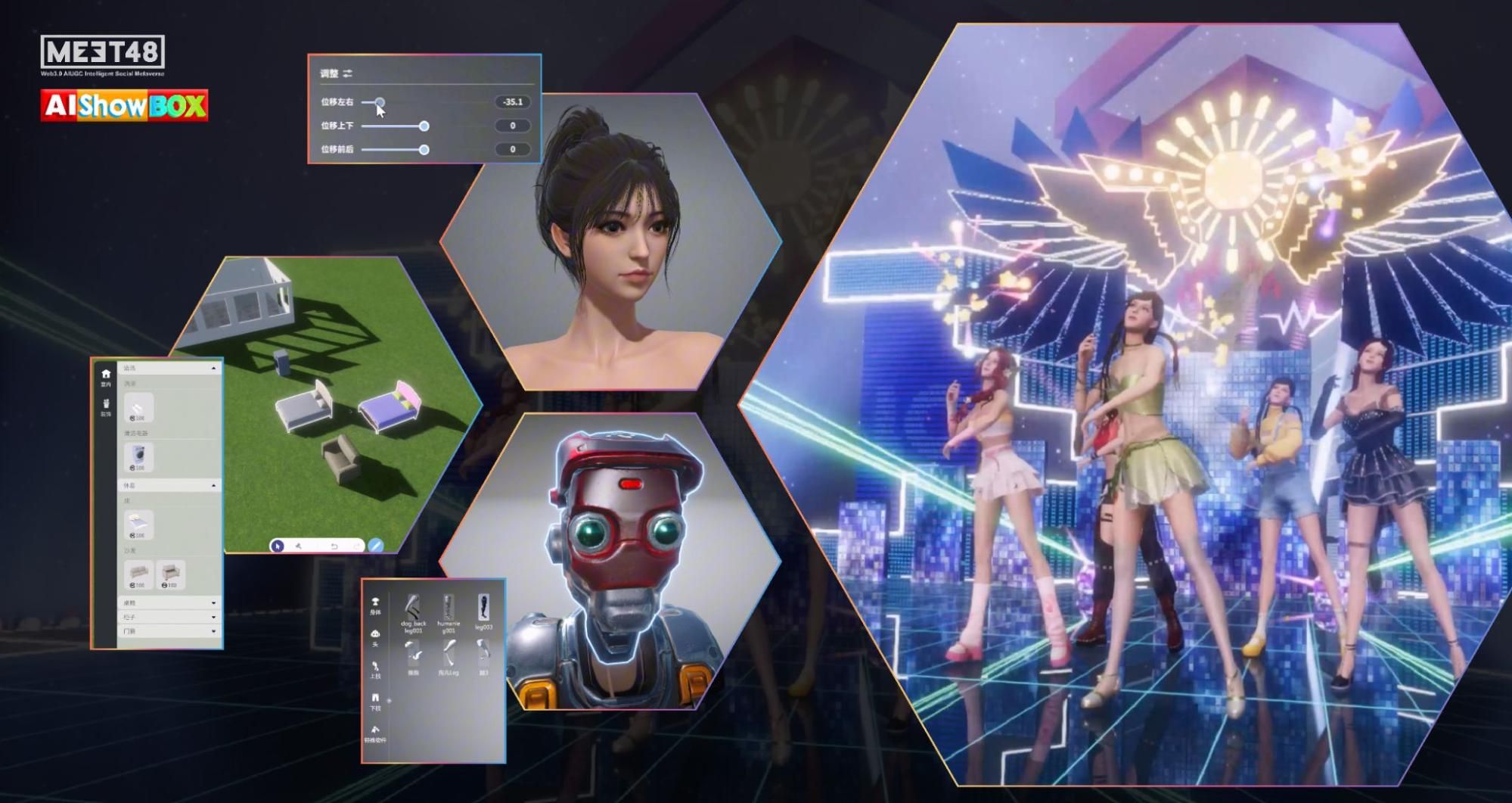Select the 身体 body category icon
Viewport: 1512px width, 803px height.
(x=375, y=602)
